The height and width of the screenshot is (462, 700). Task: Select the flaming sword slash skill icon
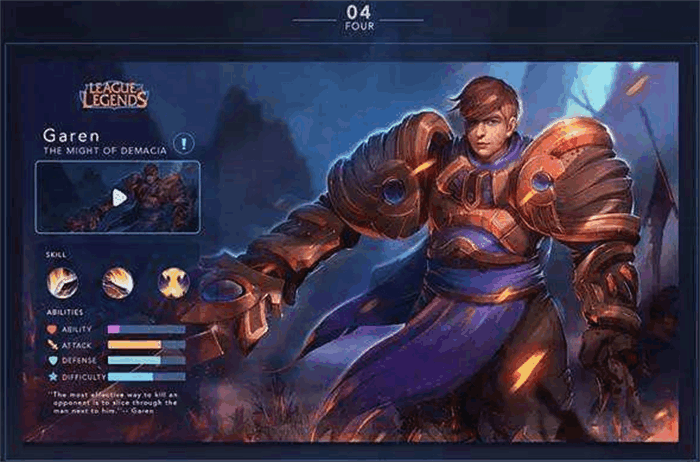click(62, 283)
